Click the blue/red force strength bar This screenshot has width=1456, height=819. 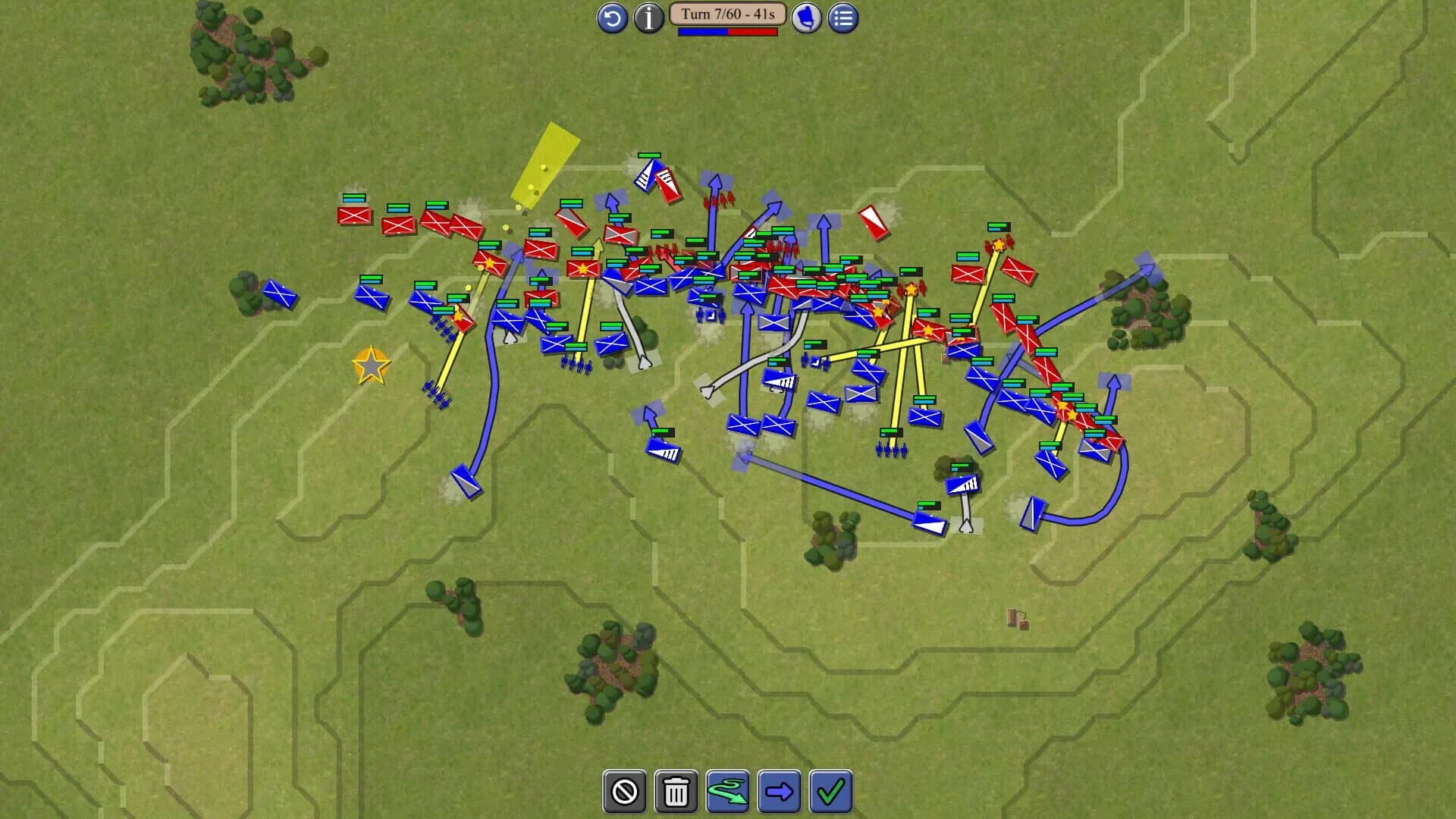pyautogui.click(x=729, y=33)
